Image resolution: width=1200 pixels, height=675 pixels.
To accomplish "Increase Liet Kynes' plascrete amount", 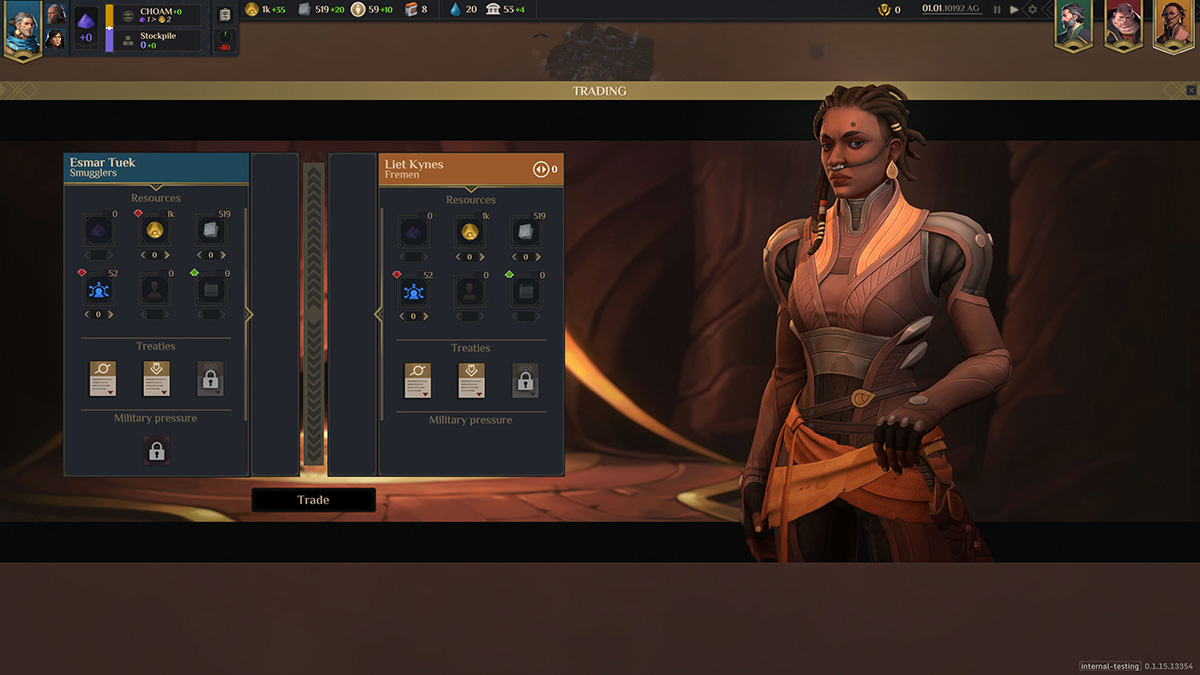I will pos(538,257).
